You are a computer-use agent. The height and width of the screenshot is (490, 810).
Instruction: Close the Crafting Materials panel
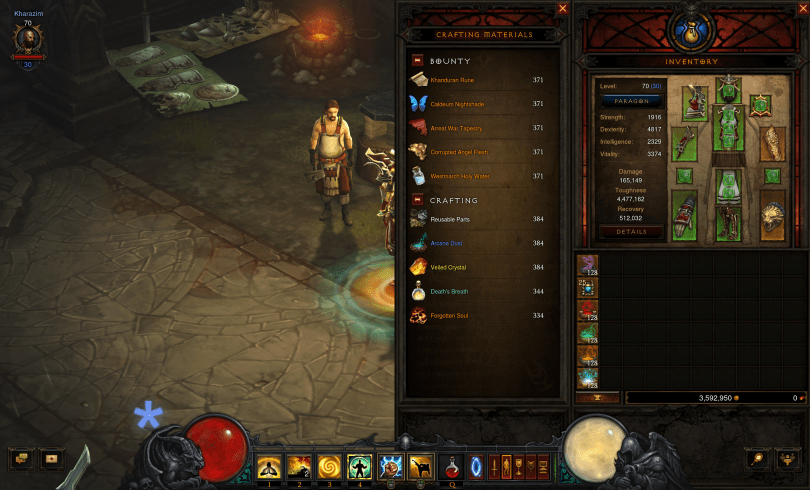coord(563,8)
